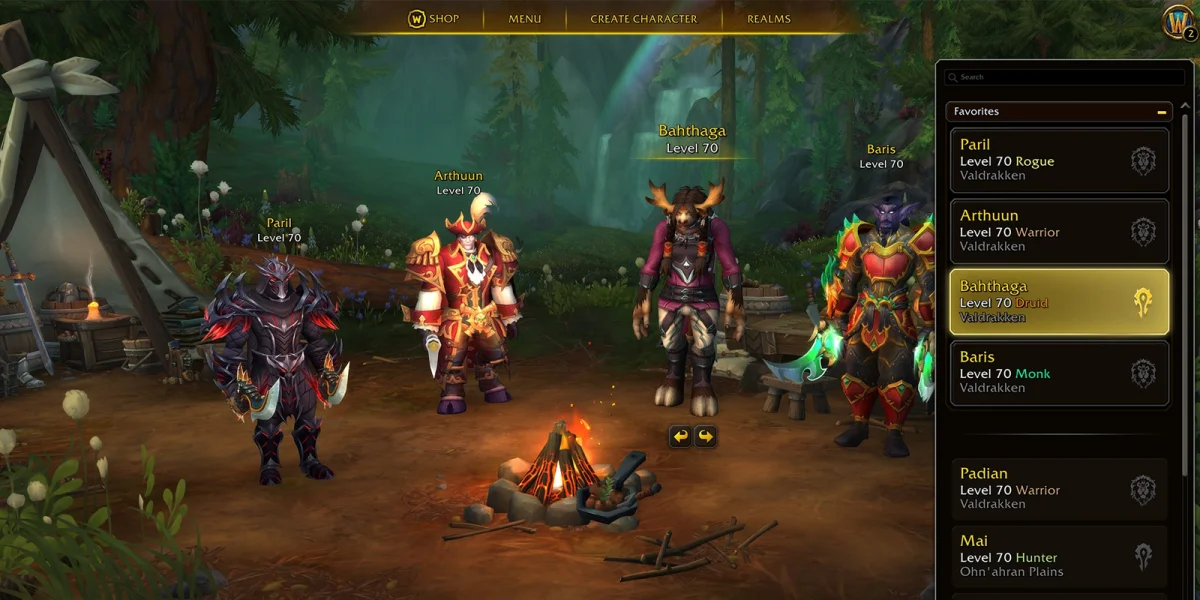Open the Realms list

click(768, 19)
